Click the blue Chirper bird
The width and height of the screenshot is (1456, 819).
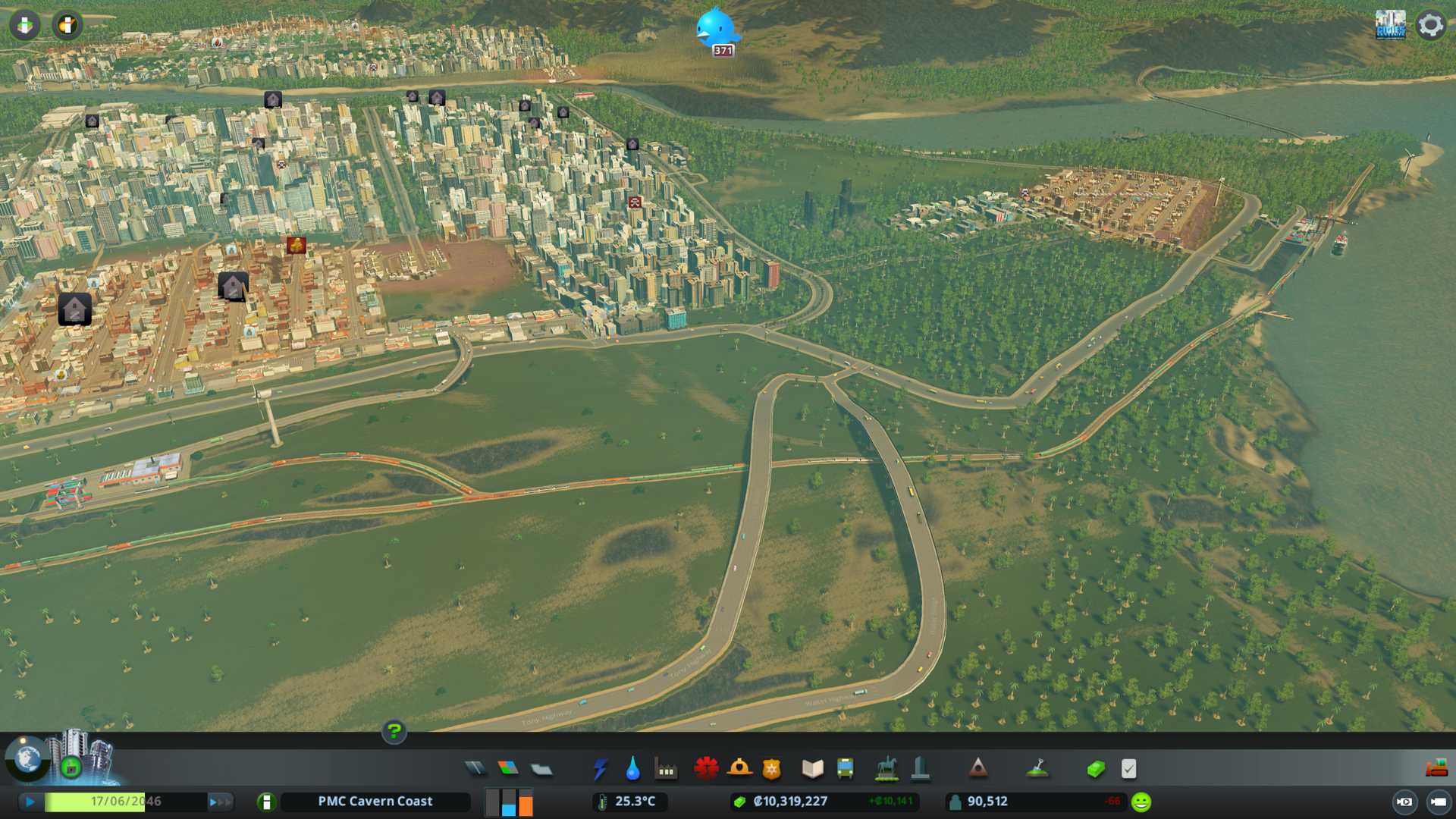(715, 27)
